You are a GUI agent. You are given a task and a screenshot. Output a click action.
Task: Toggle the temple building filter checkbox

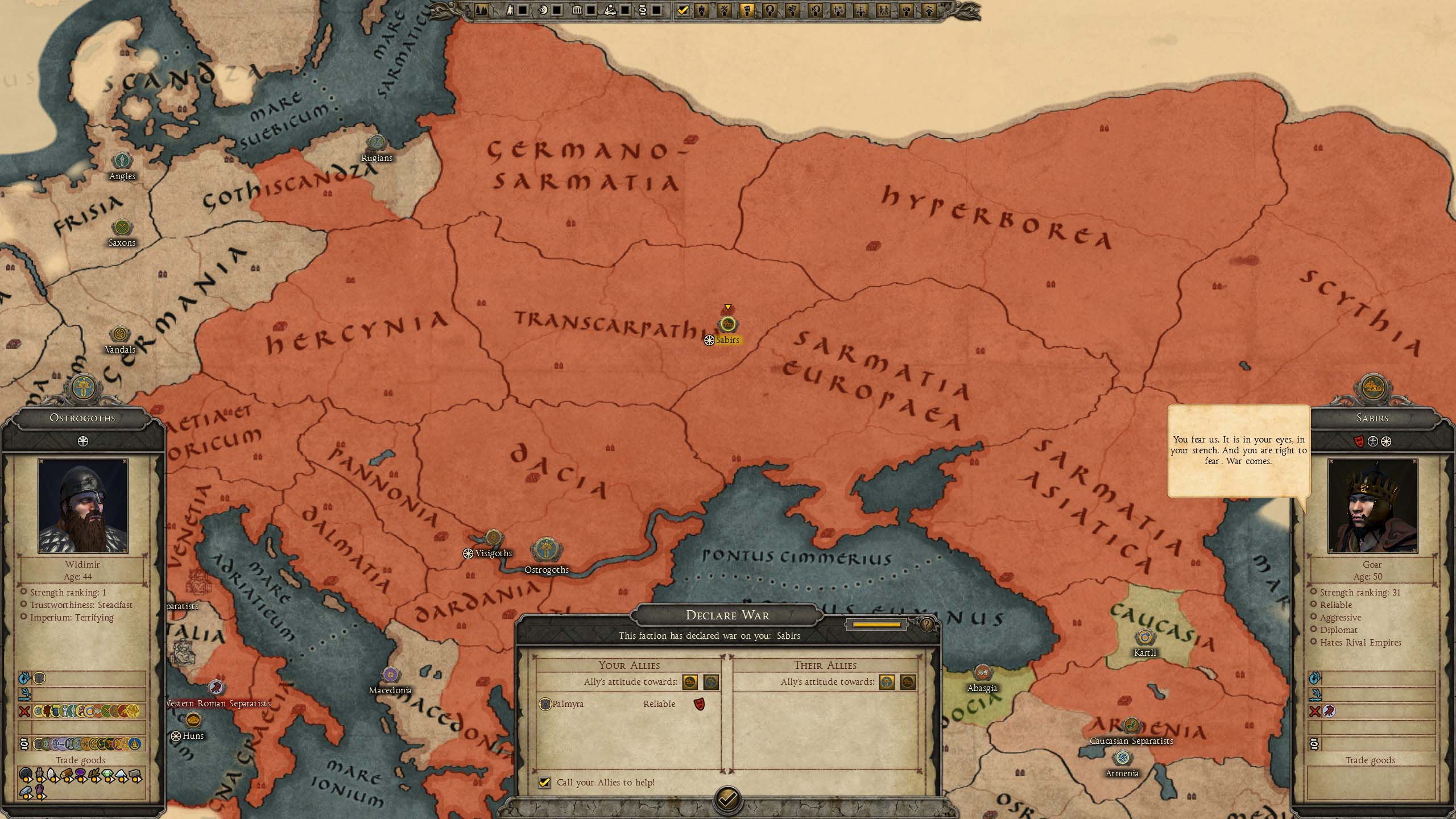591,10
